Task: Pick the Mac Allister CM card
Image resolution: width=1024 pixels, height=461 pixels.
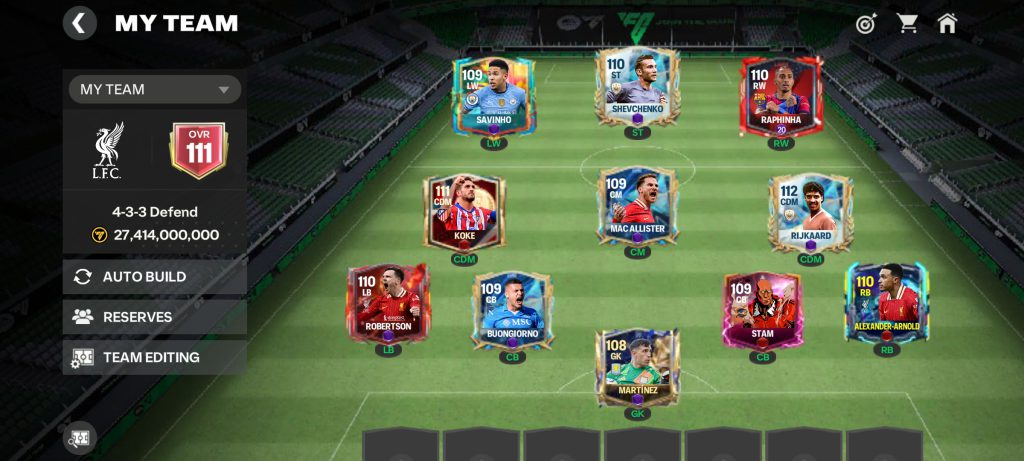Action: coord(637,207)
